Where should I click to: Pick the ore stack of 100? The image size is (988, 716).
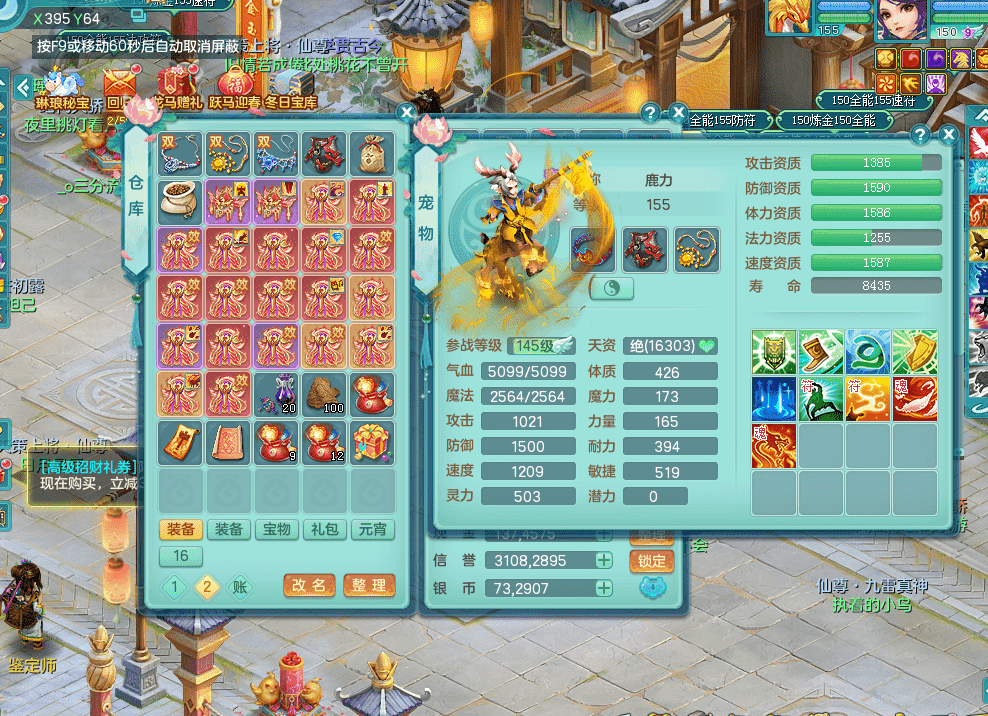325,394
